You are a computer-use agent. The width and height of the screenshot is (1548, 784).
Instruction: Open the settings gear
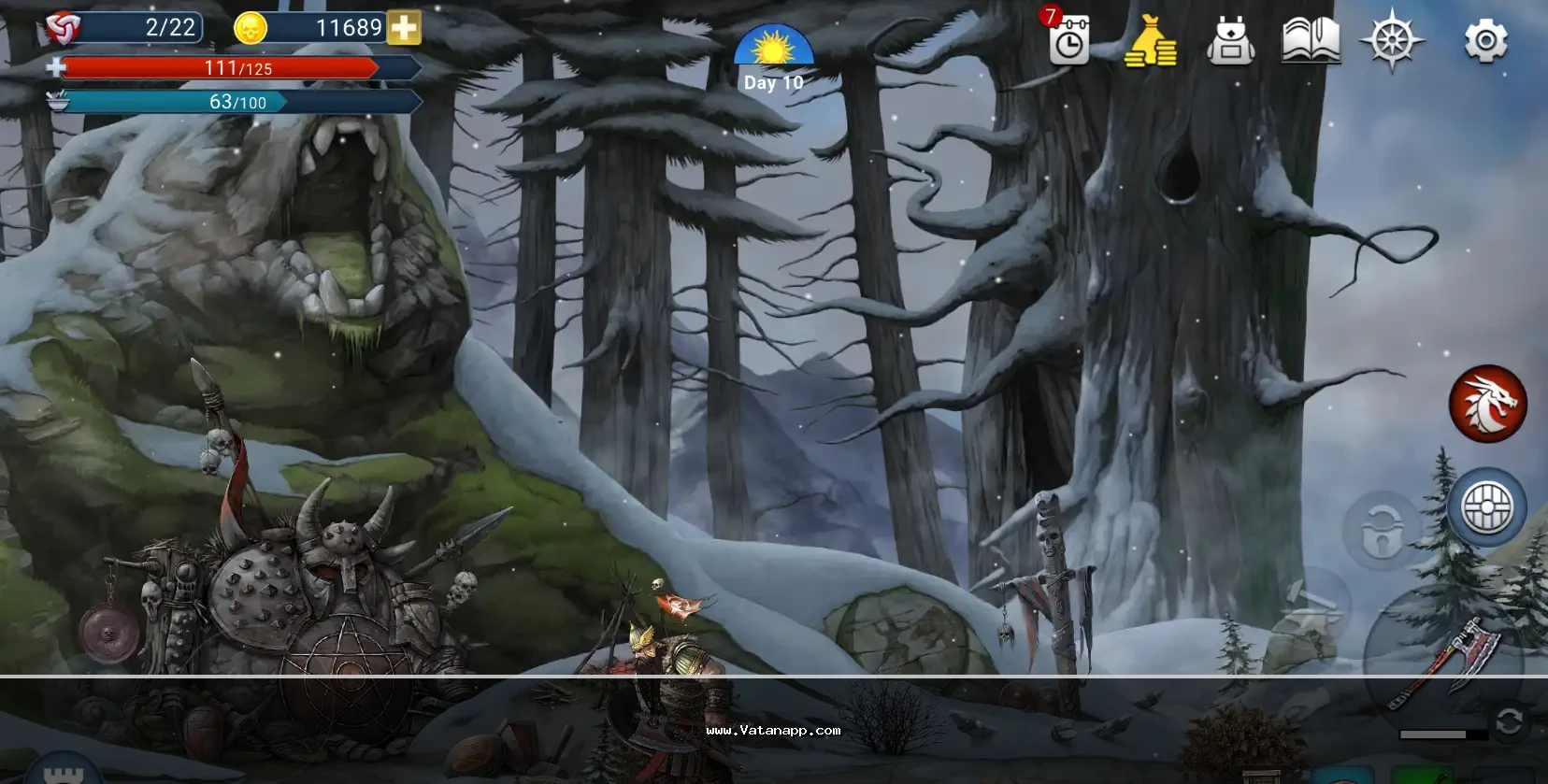(1485, 42)
